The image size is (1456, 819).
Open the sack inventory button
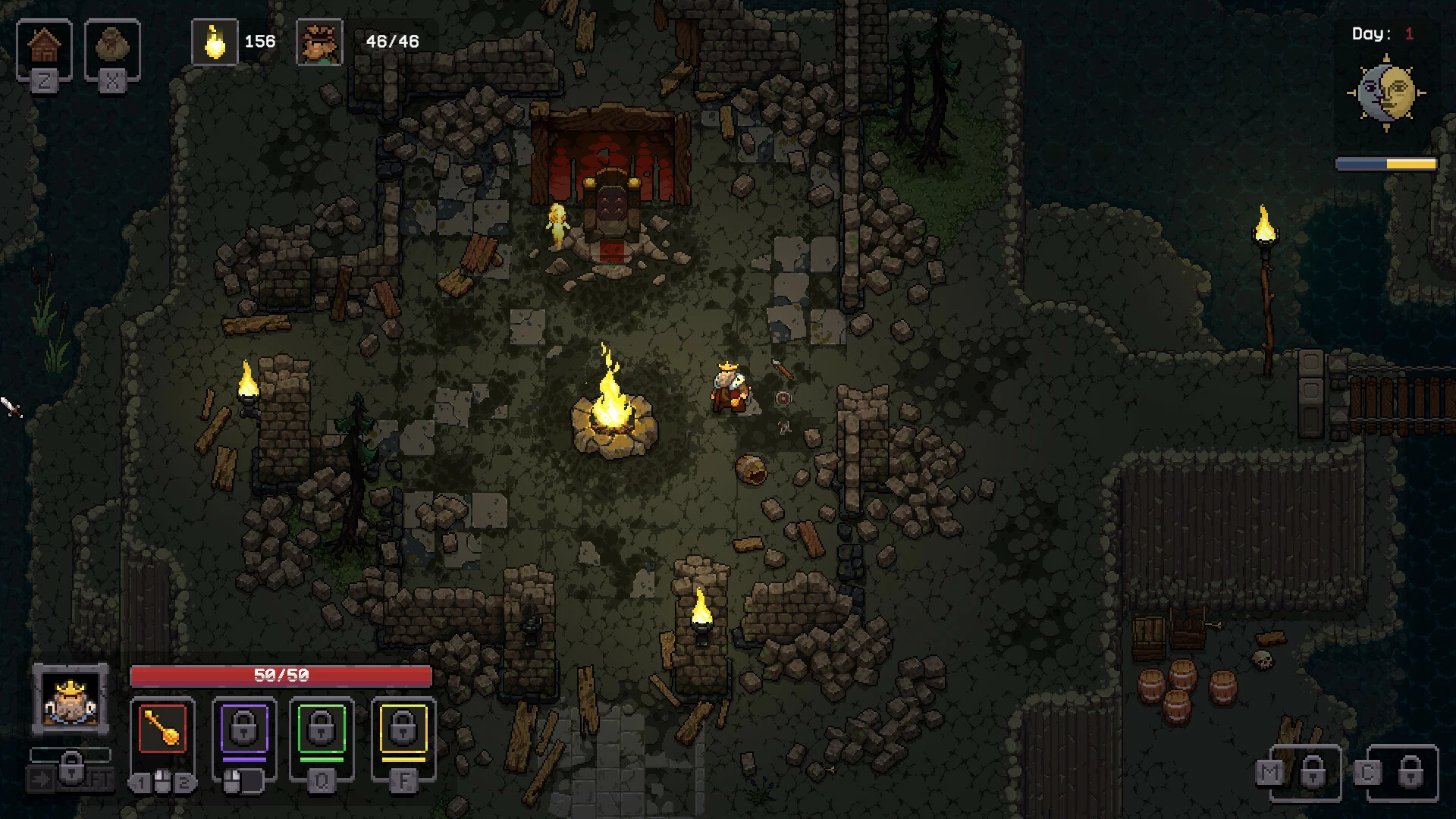tap(112, 47)
